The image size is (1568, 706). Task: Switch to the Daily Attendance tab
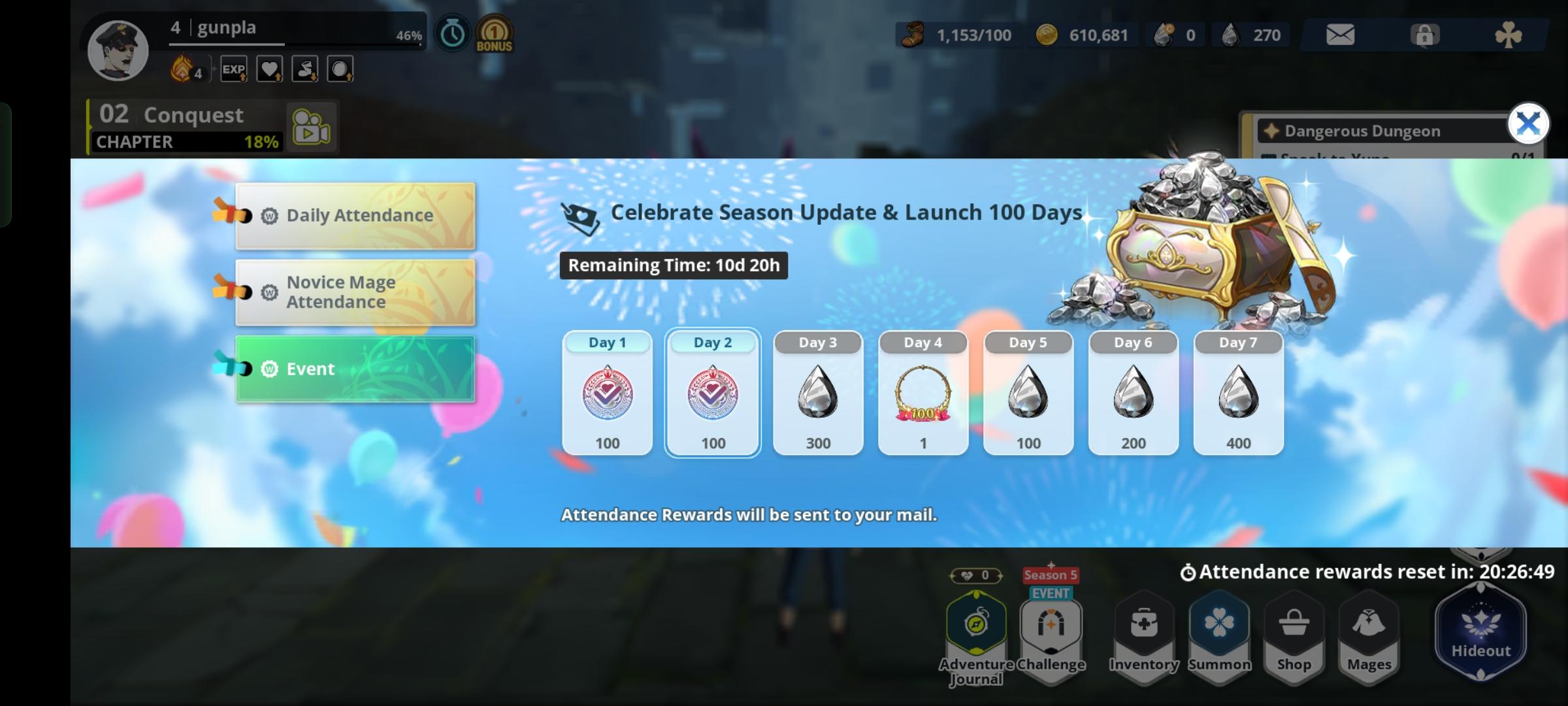click(x=355, y=215)
